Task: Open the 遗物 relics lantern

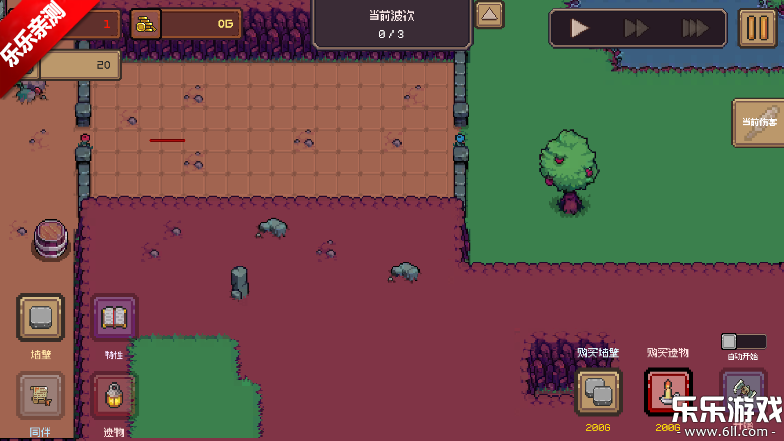Action: click(x=114, y=396)
